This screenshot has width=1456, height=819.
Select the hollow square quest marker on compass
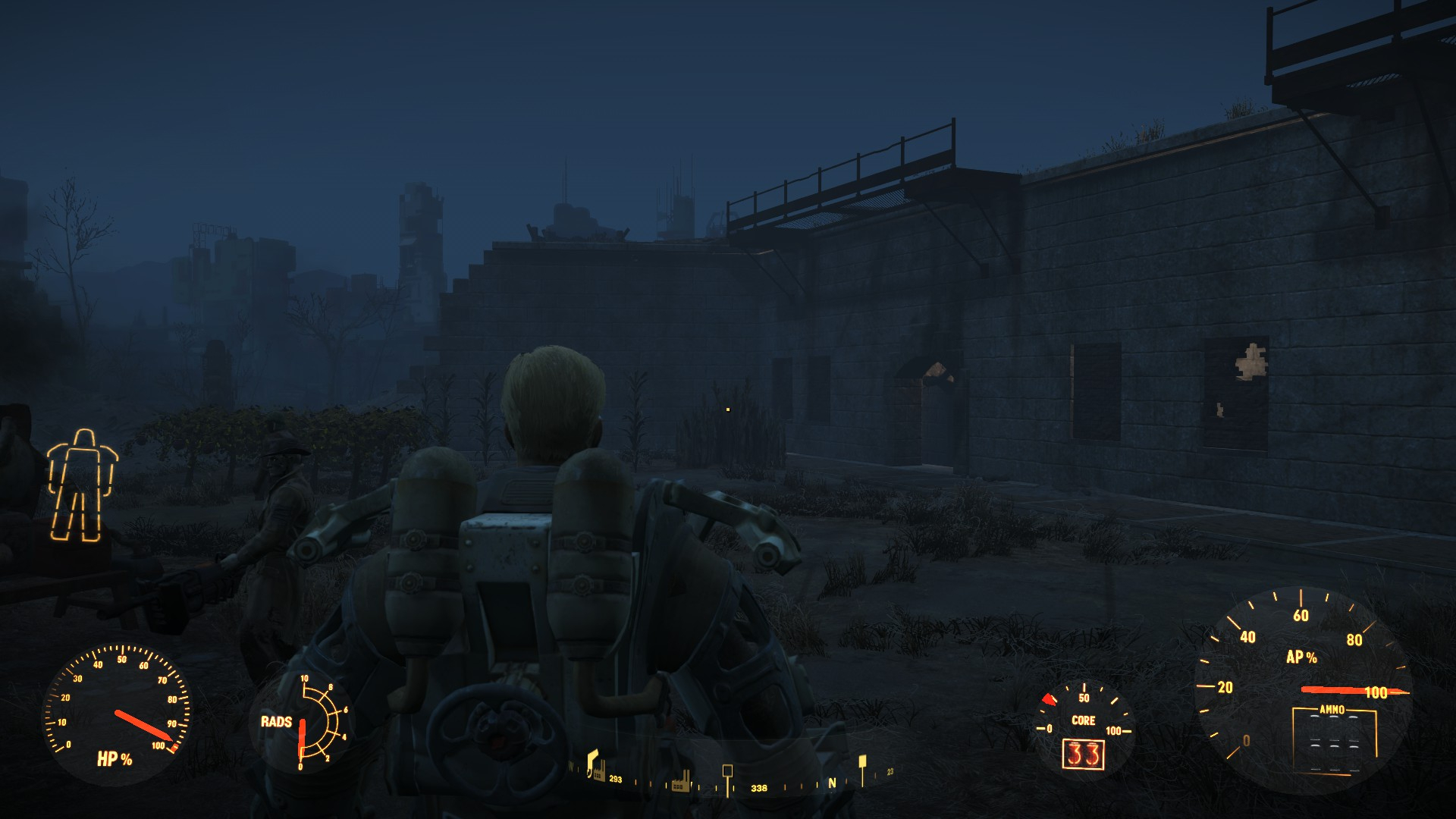(727, 771)
